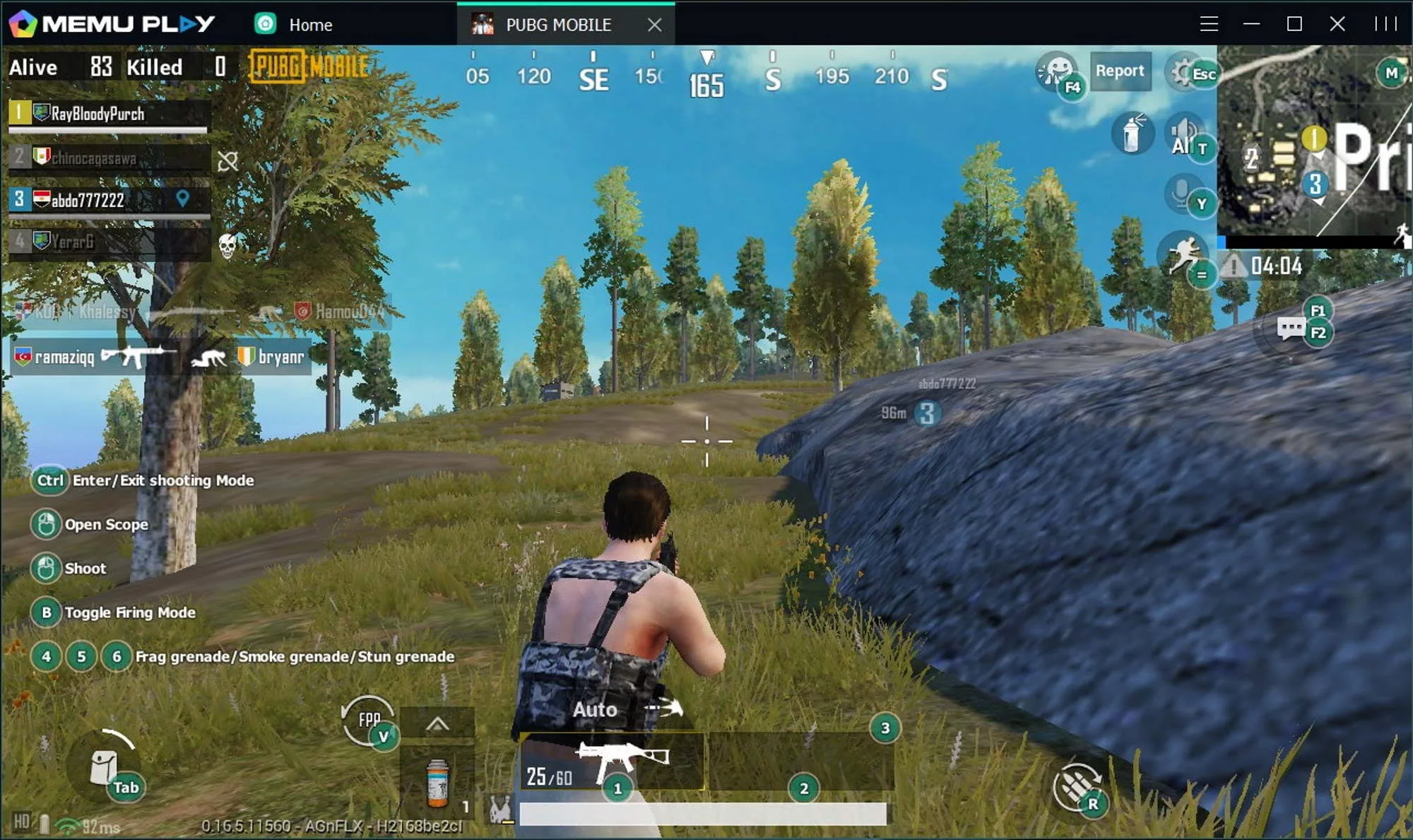Image resolution: width=1413 pixels, height=840 pixels.
Task: Expand the healing items arrow
Action: pos(437,723)
